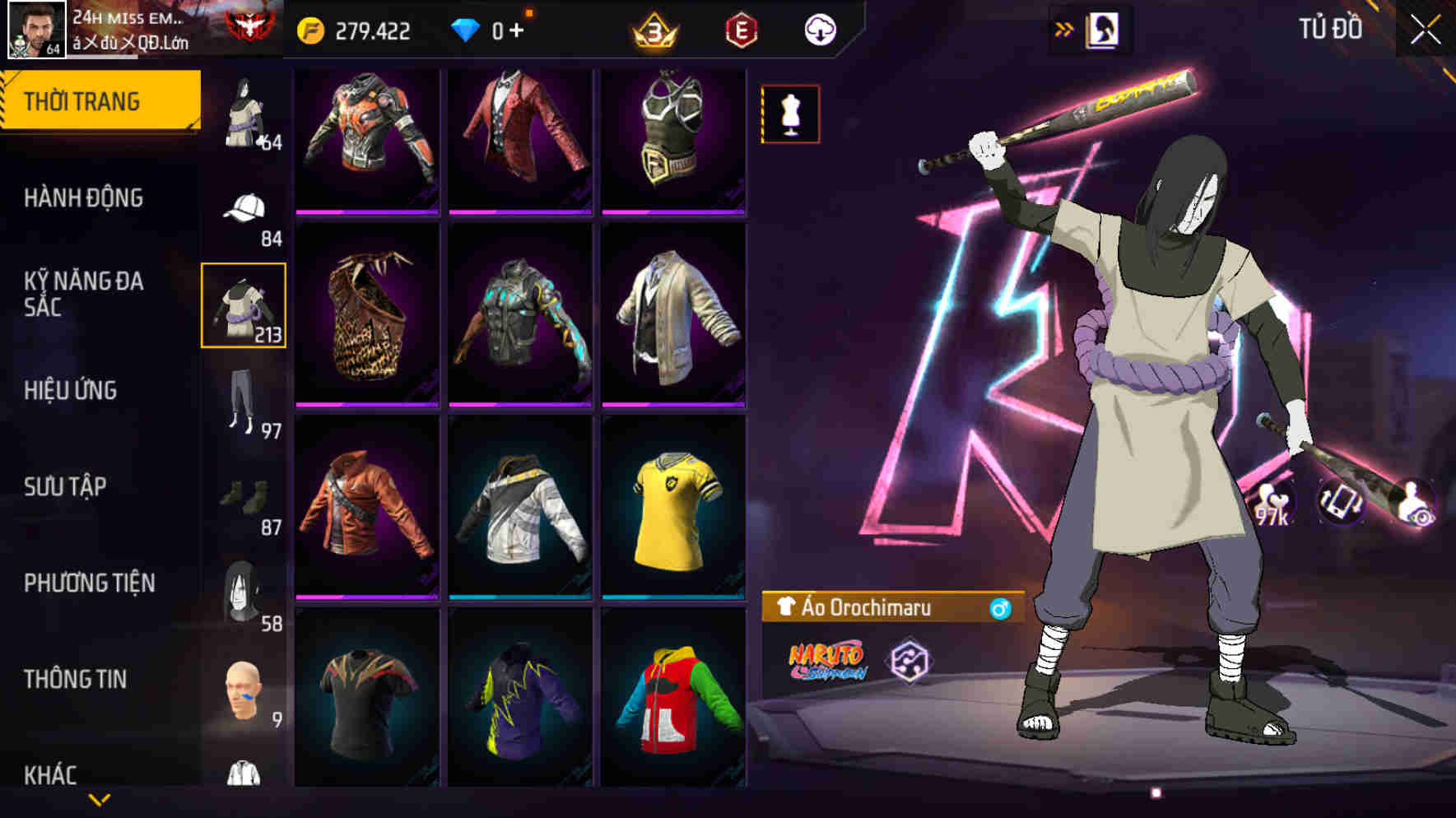Expand the panel using the double-chevron arrows
Viewport: 1456px width, 818px height.
1063,27
